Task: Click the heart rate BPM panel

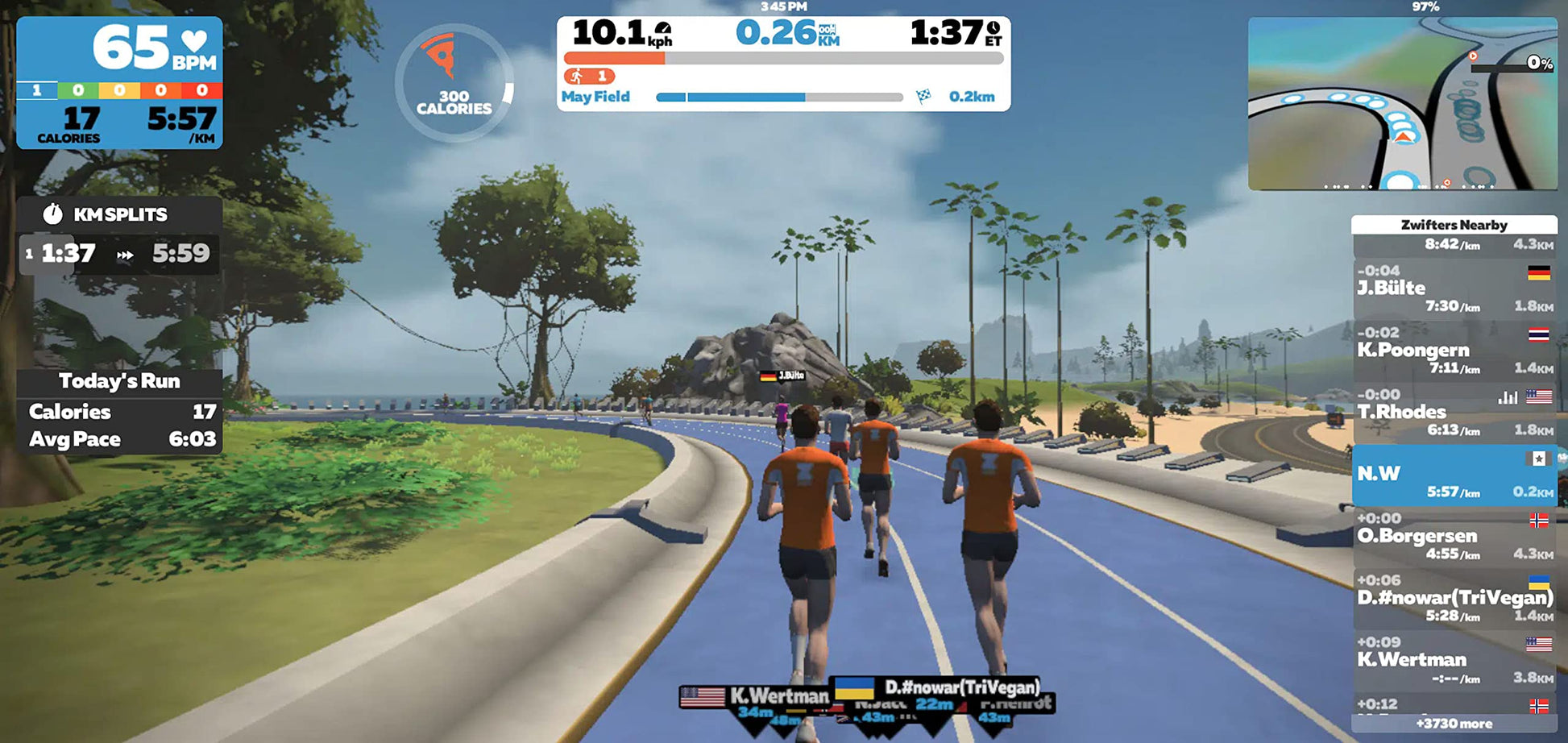Action: (x=119, y=82)
